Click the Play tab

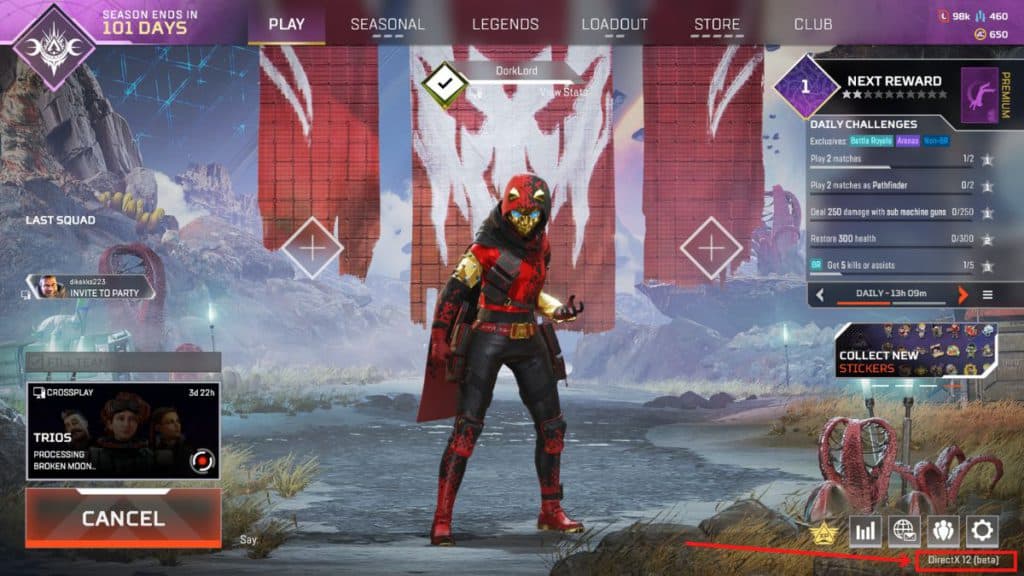point(287,24)
